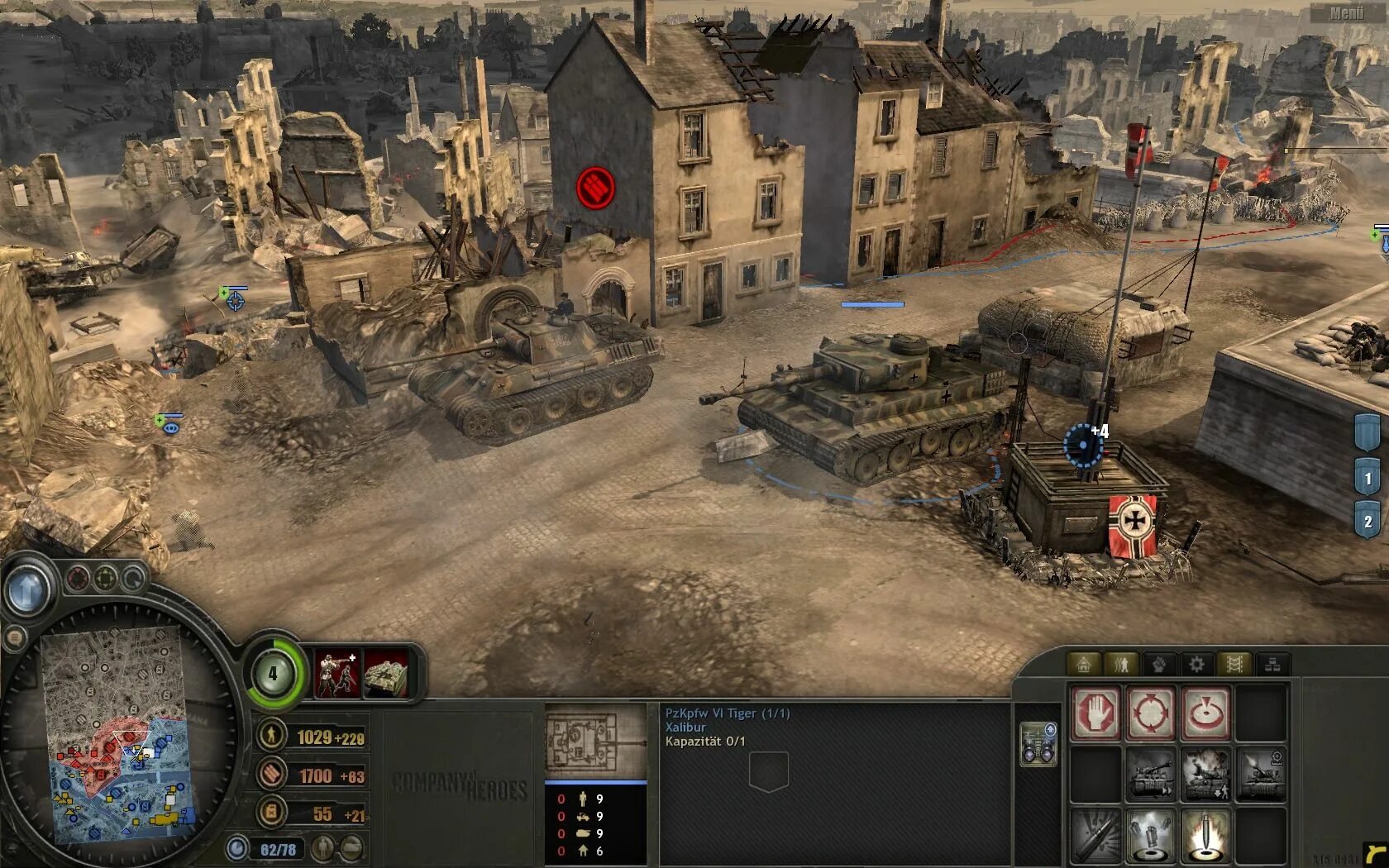Select the binoculars upgrade icon
1389x868 pixels.
click(x=1038, y=744)
